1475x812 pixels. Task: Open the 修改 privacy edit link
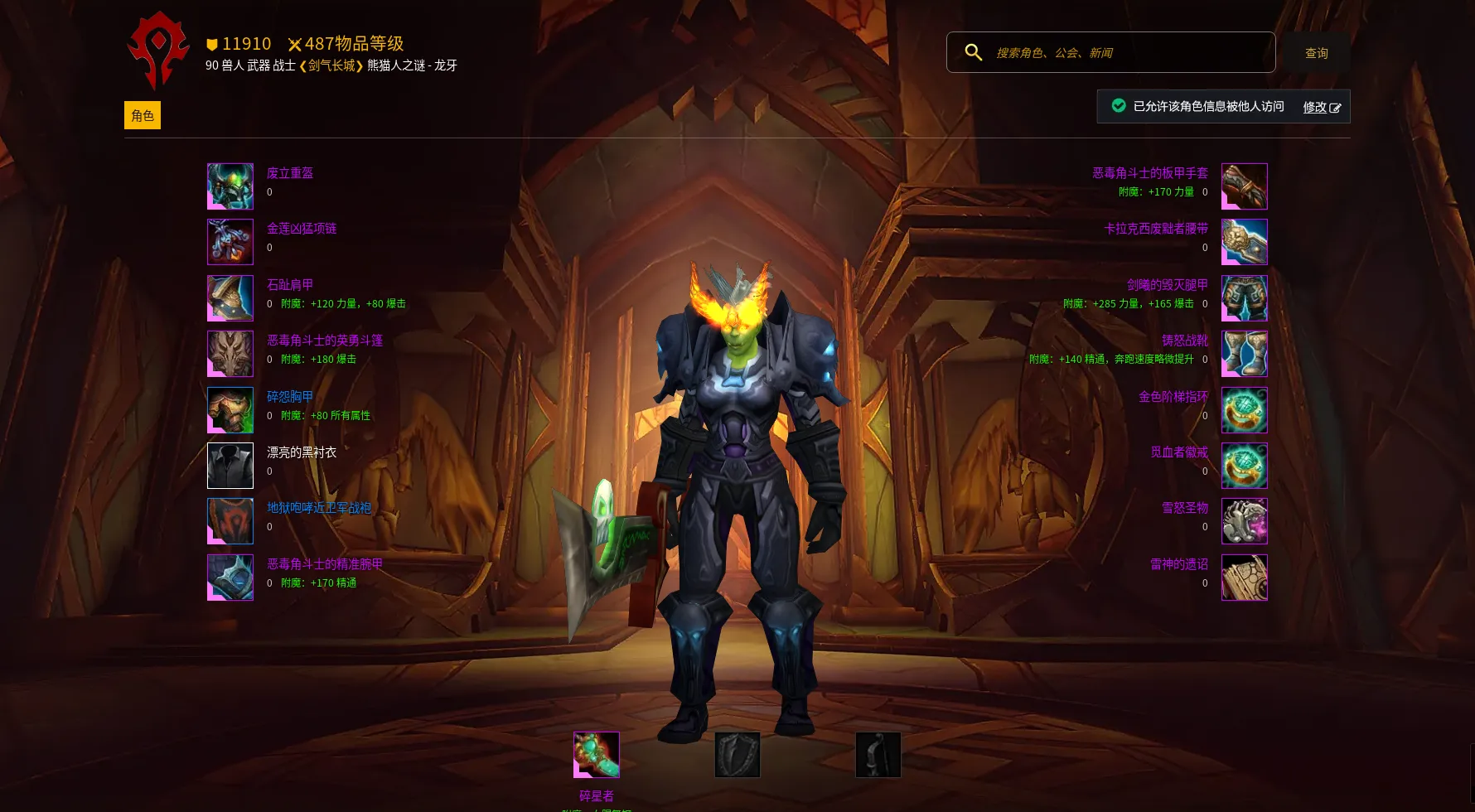(x=1321, y=107)
